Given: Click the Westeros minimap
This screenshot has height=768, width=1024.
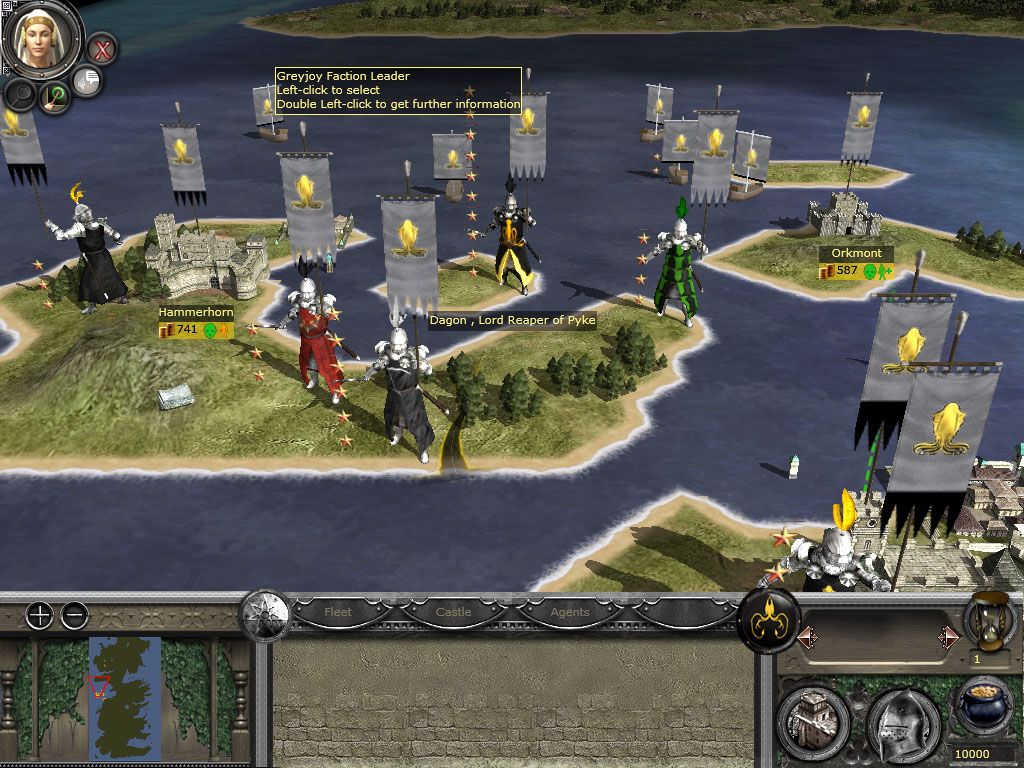Looking at the screenshot, I should click(x=124, y=696).
